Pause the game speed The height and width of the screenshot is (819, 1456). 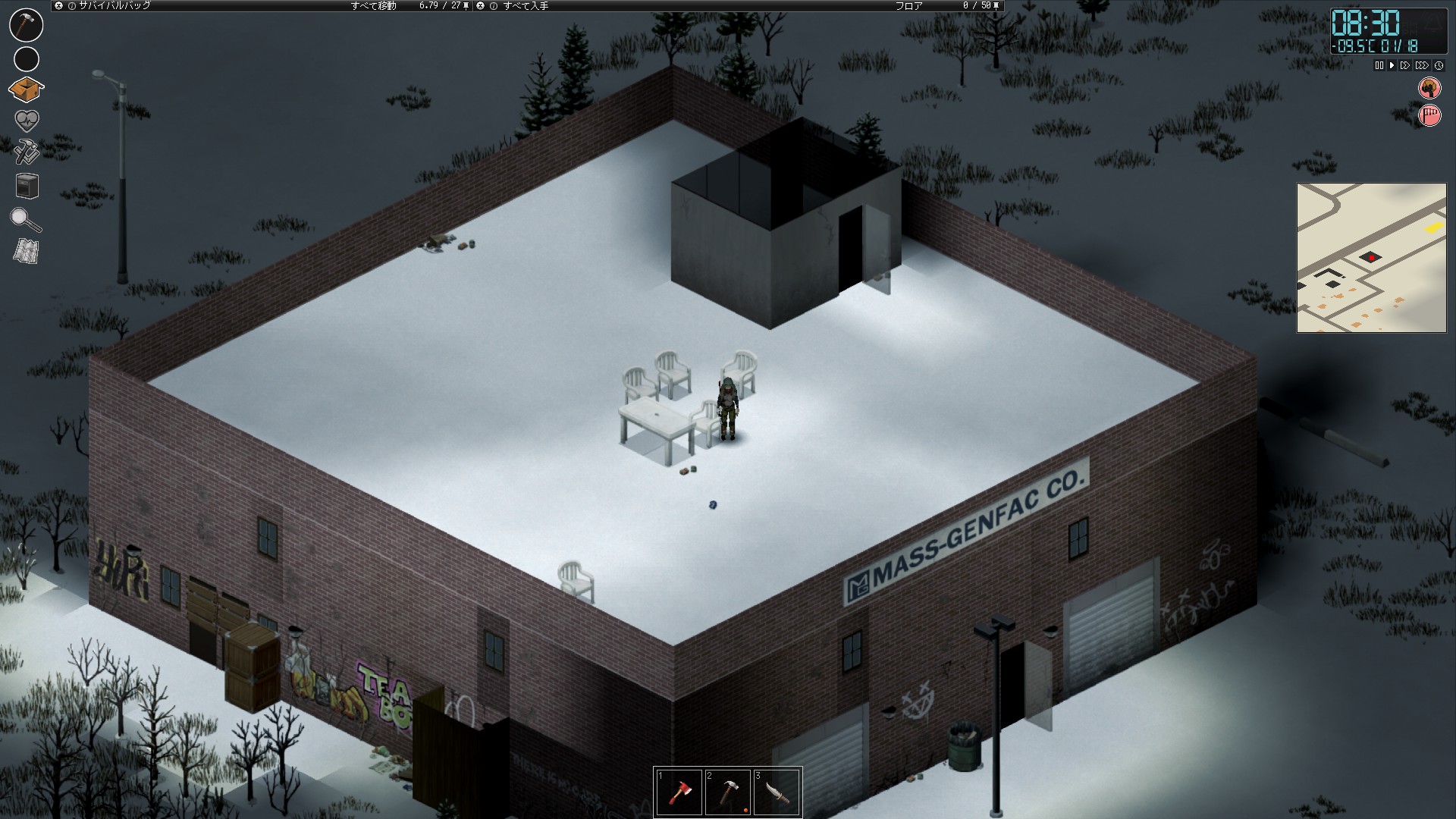point(1379,66)
